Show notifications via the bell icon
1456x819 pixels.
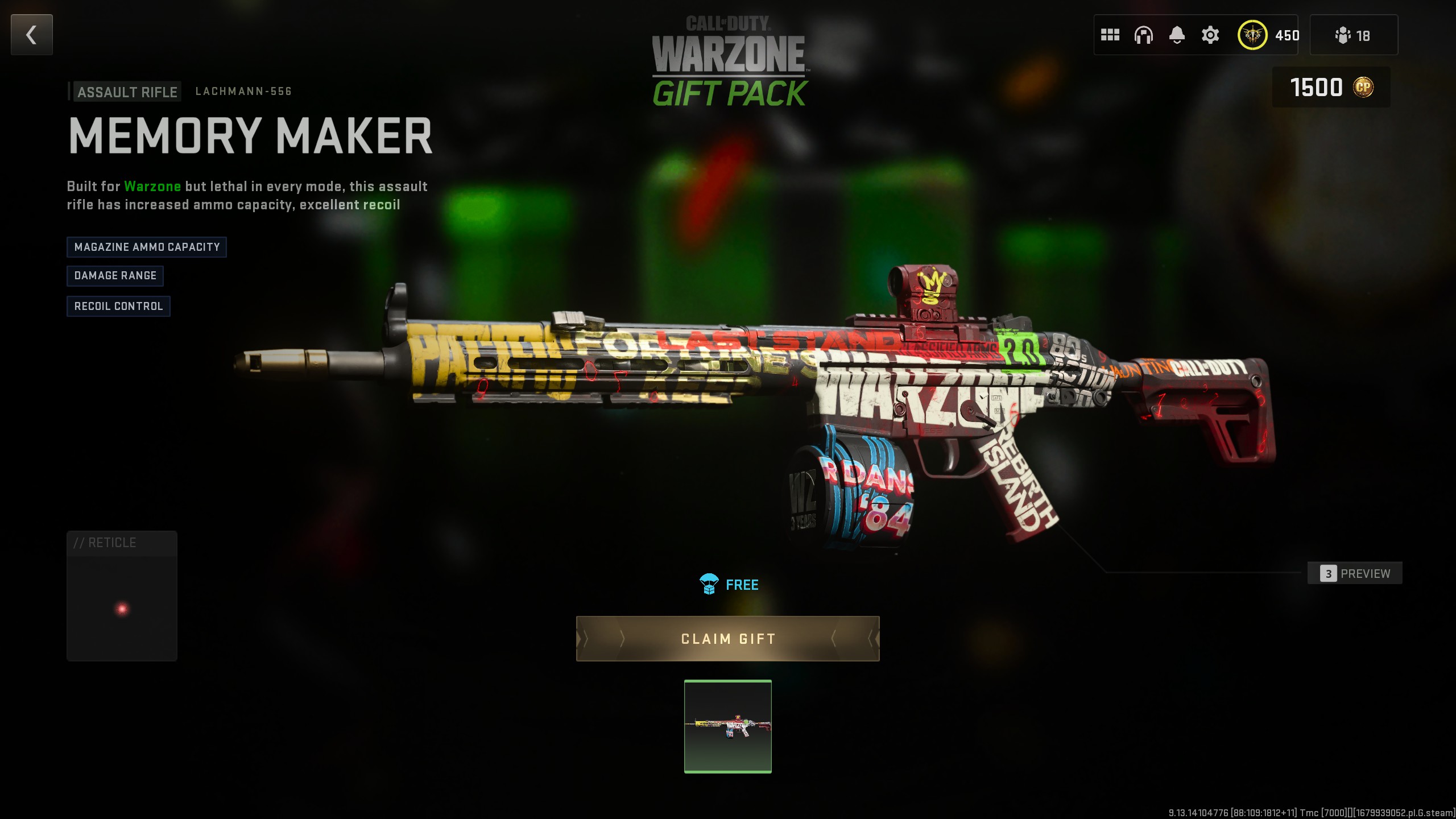1177,35
